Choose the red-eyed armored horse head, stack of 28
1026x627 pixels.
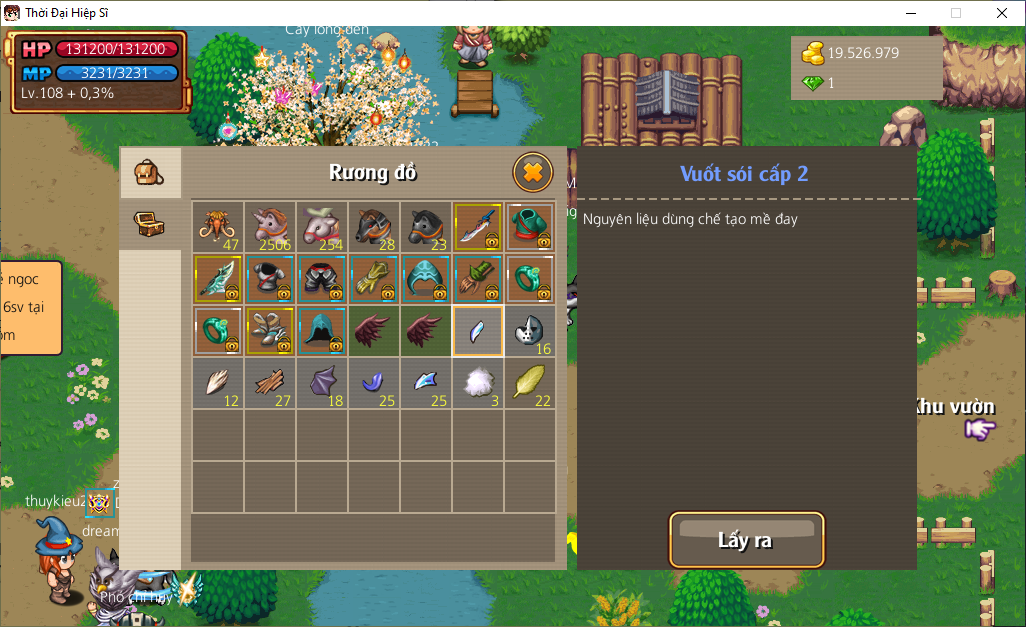tap(374, 227)
